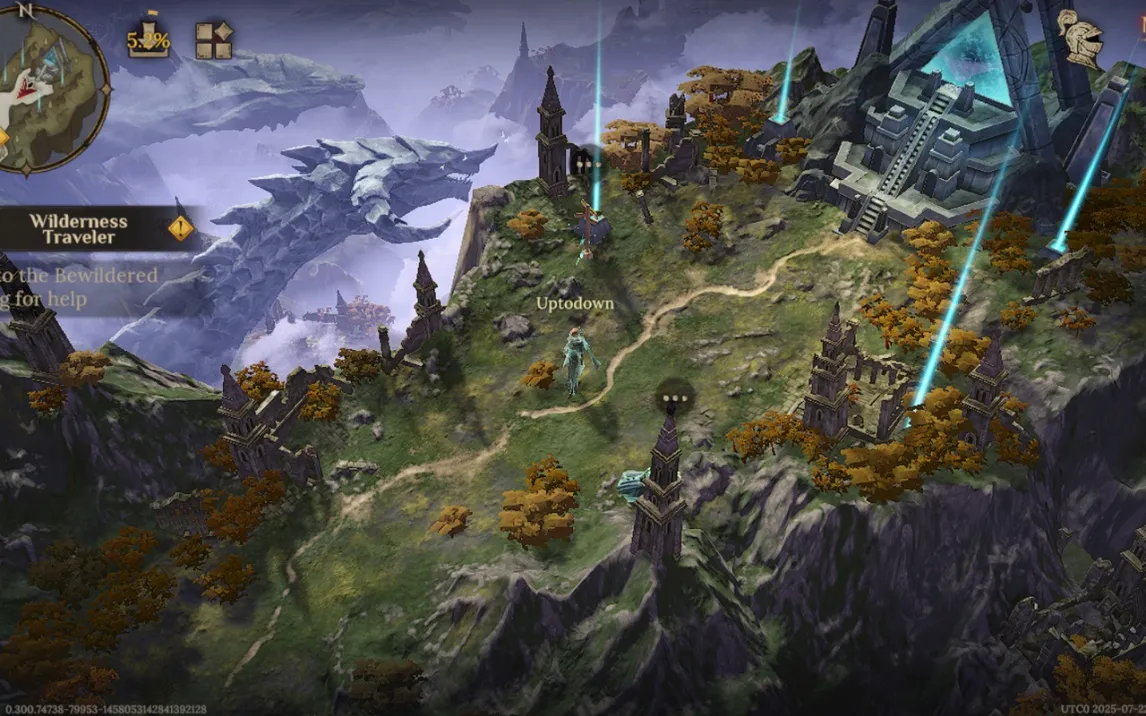Tap the speech bubble above the lower spire
Viewport: 1146px width, 716px height.
click(673, 400)
